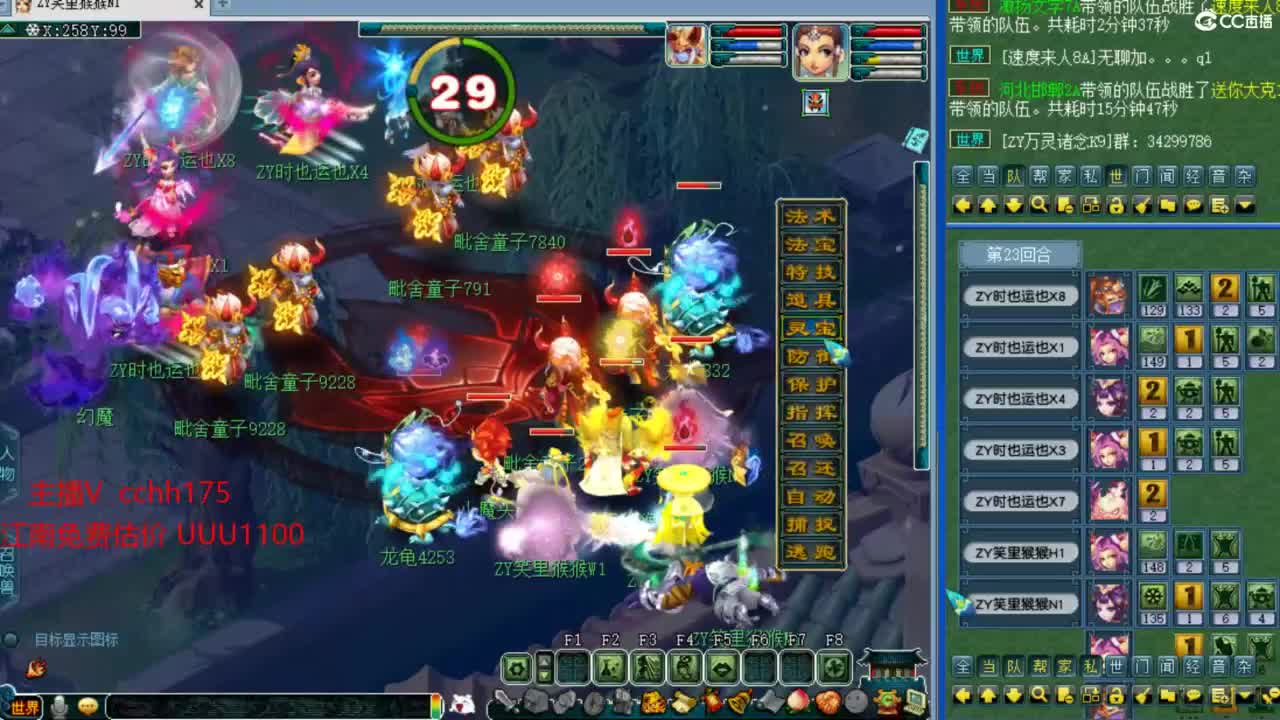
Task: Click the bell item in the quick-use bar
Action: pos(739,700)
